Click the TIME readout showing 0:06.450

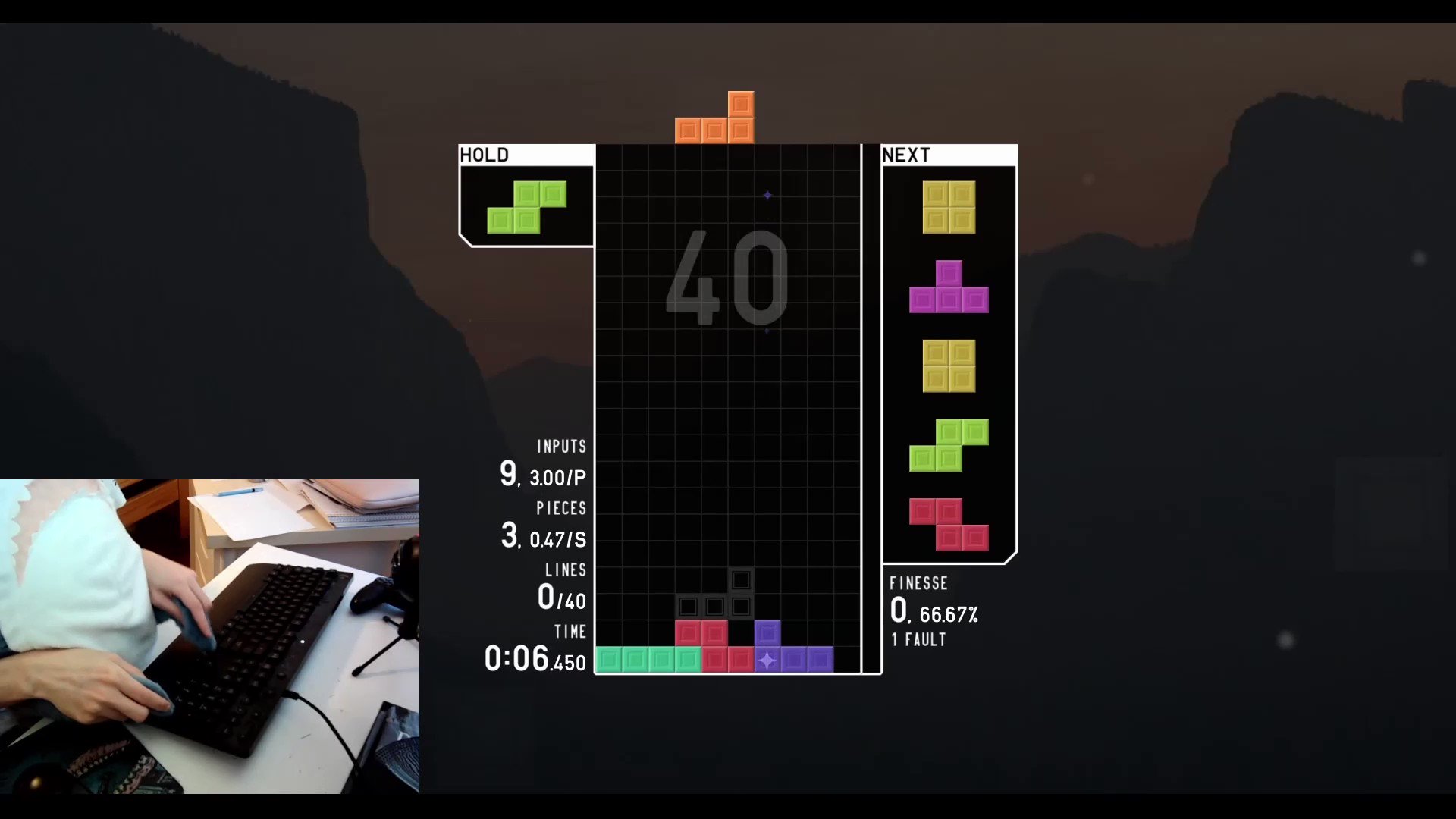[534, 657]
